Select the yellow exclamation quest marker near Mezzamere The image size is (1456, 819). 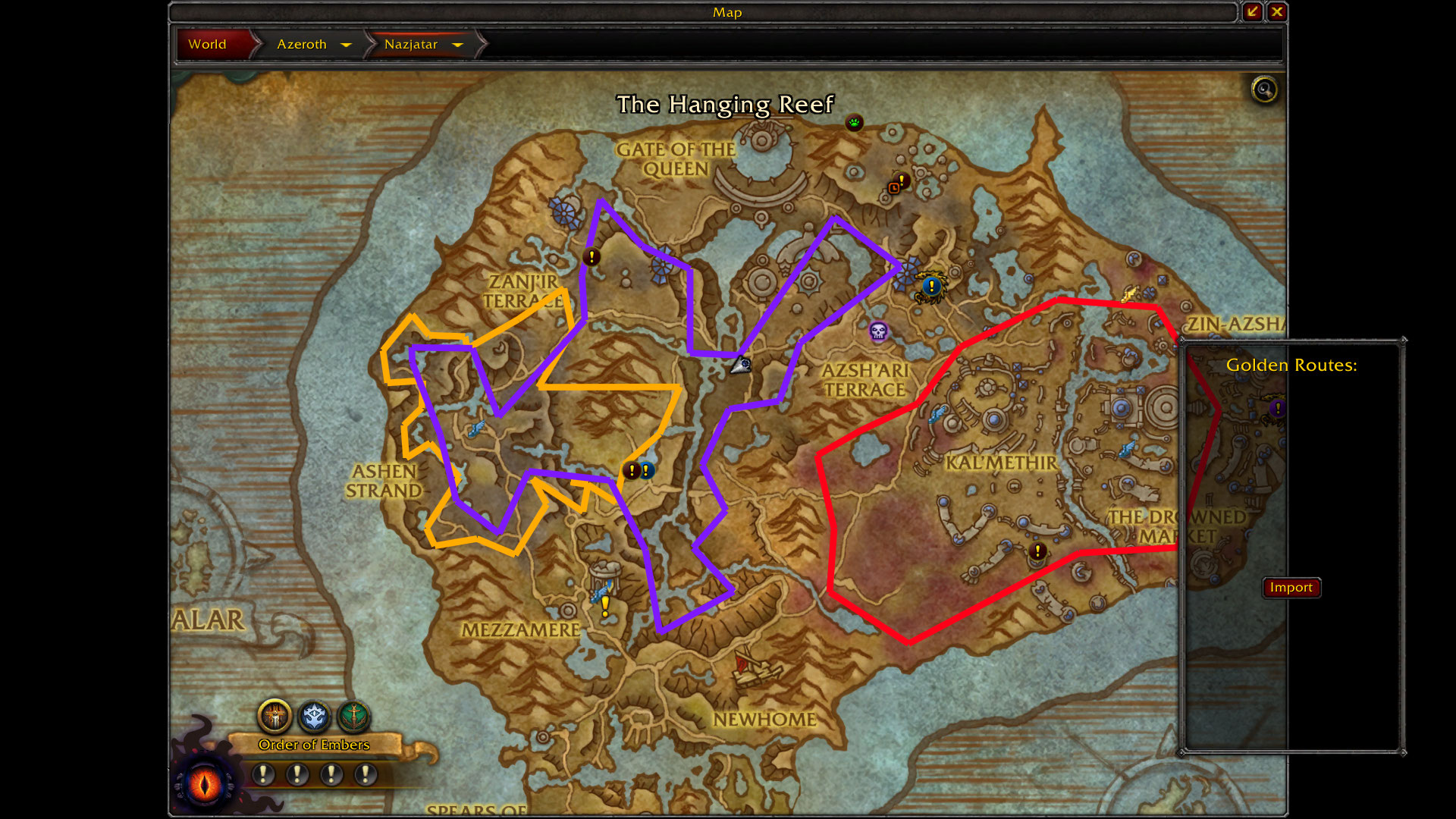click(x=605, y=606)
